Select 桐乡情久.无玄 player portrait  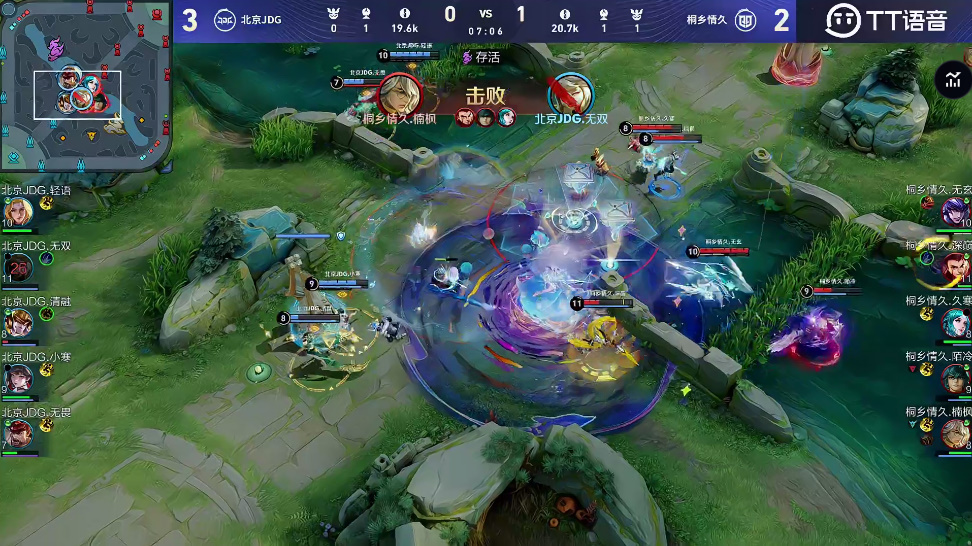pos(955,212)
